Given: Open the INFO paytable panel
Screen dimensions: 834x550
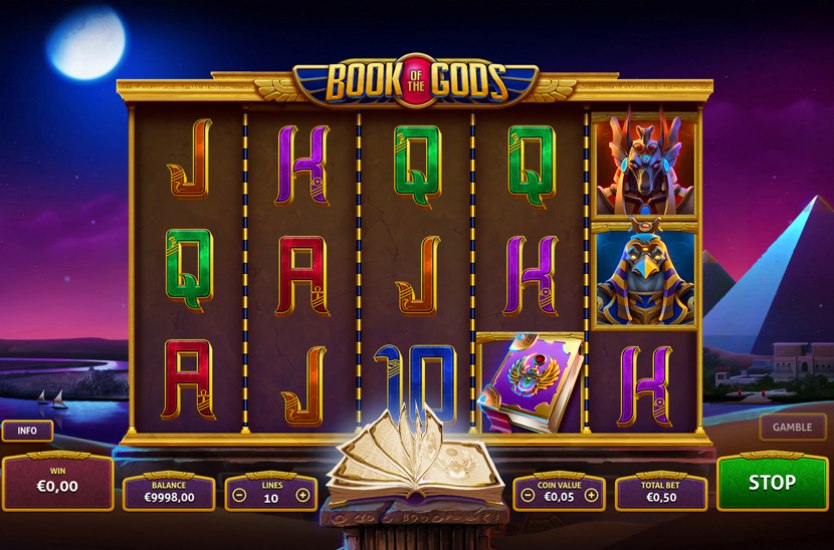Looking at the screenshot, I should click(27, 432).
